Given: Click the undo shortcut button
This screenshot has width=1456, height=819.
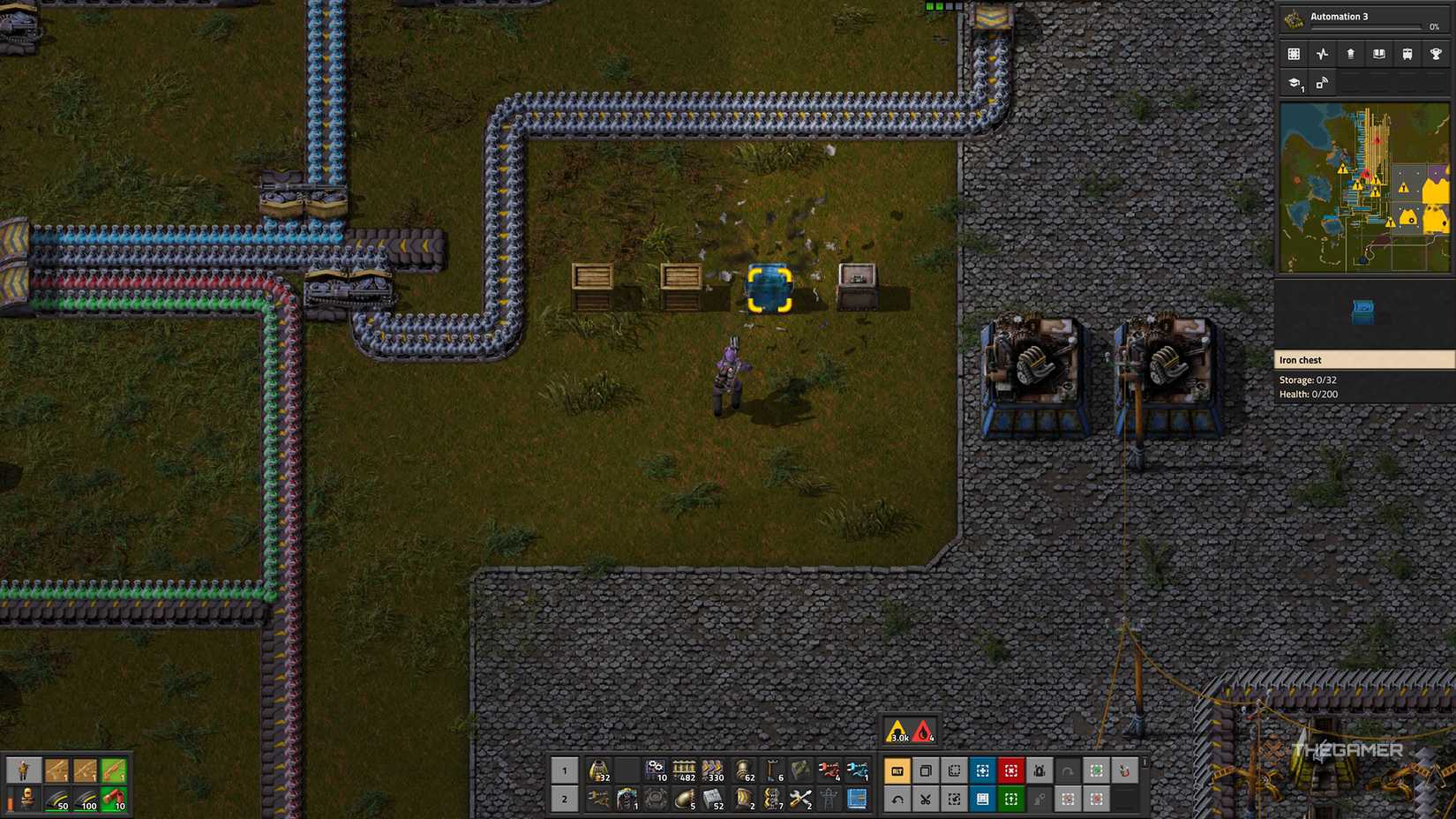Looking at the screenshot, I should coord(898,798).
